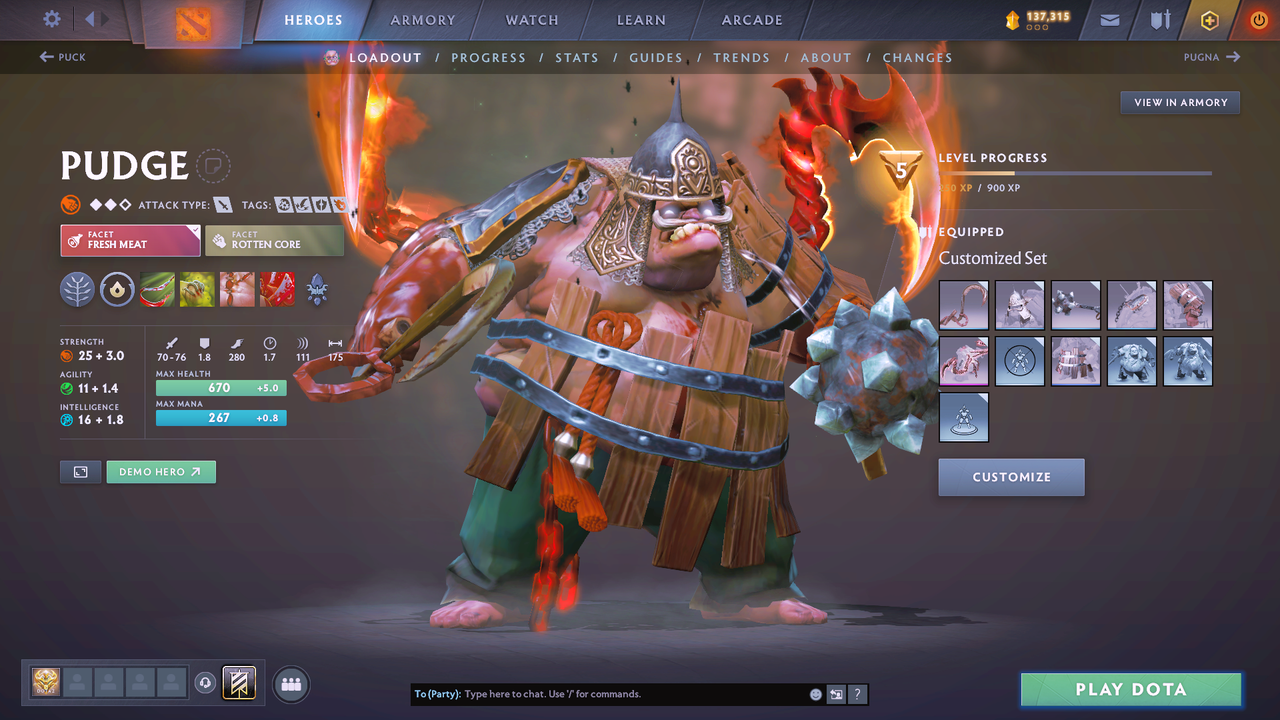
Task: Click the Rot ability icon
Action: (x=197, y=290)
